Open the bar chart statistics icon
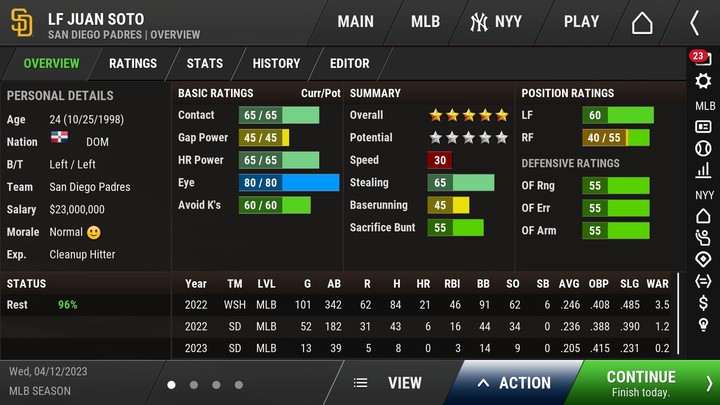 [x=703, y=171]
